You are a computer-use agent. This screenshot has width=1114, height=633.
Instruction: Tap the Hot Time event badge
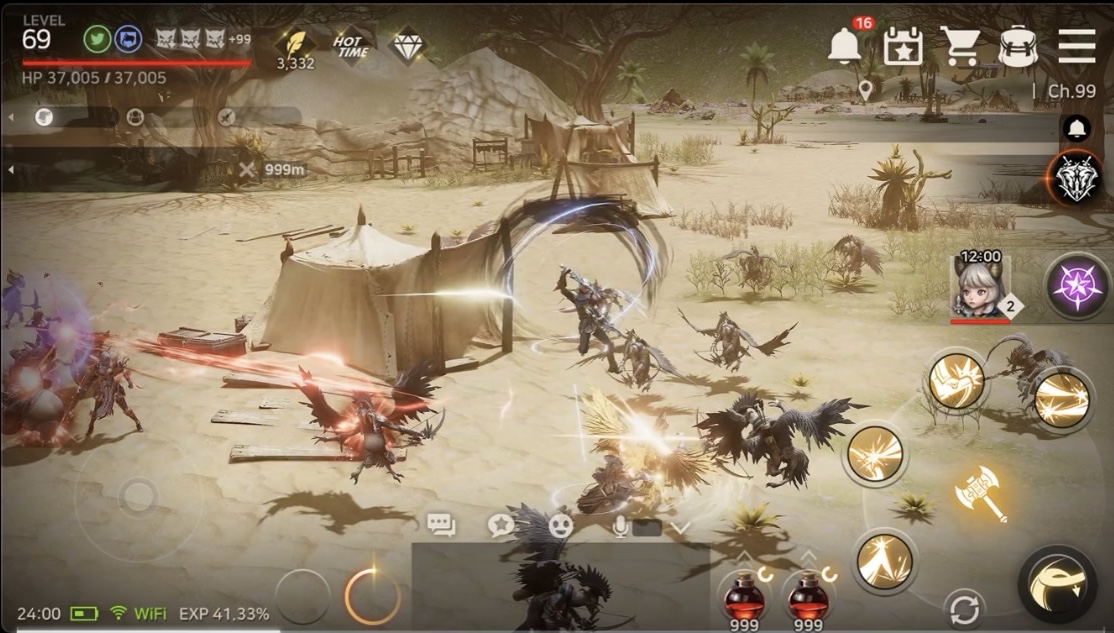click(351, 46)
